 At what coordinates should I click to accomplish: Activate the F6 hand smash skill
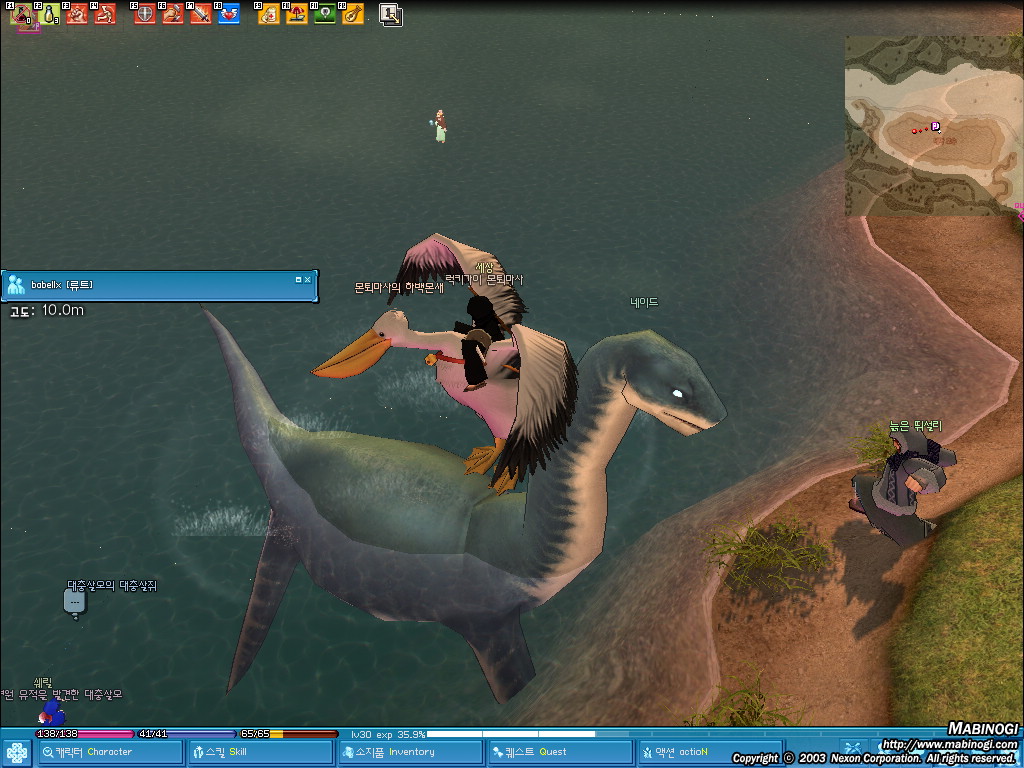173,14
